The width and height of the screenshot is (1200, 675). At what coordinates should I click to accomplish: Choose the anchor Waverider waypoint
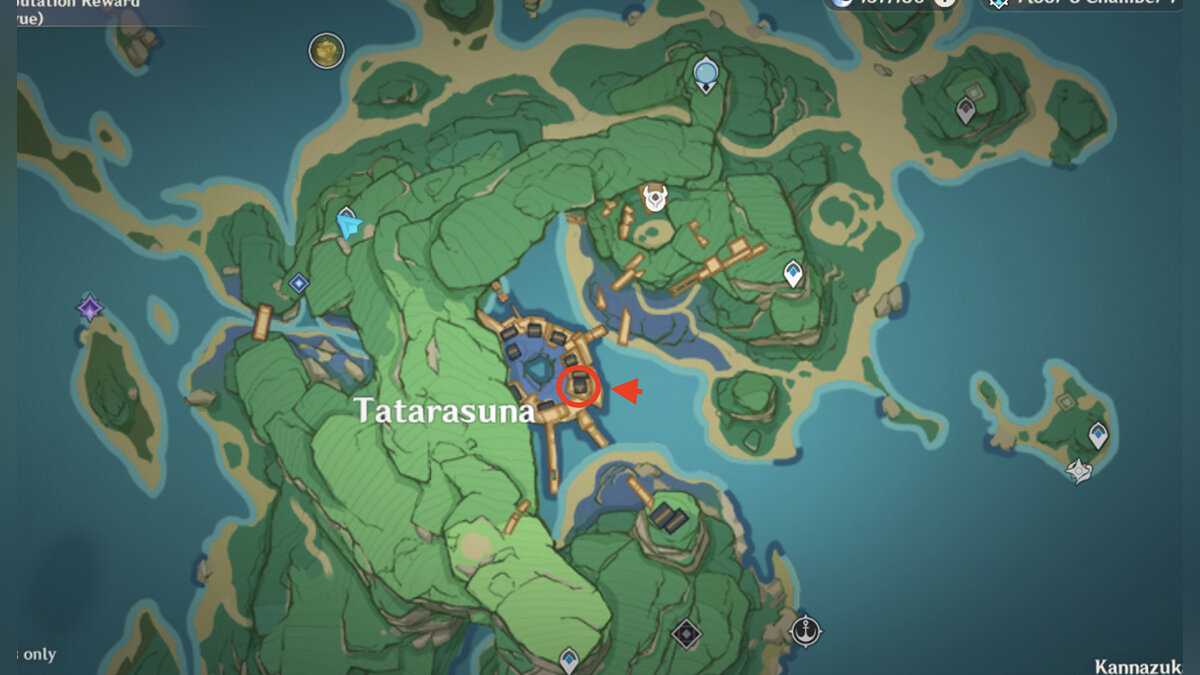pos(805,630)
